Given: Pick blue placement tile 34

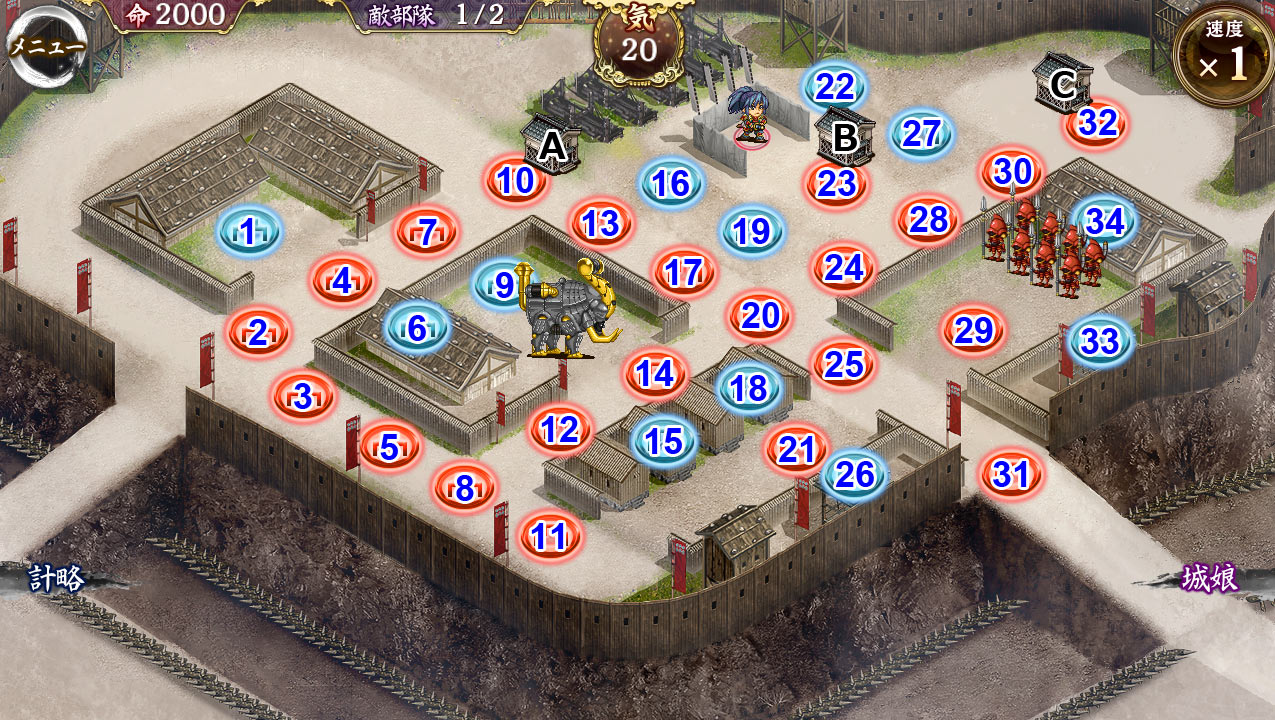Looking at the screenshot, I should point(1104,221).
